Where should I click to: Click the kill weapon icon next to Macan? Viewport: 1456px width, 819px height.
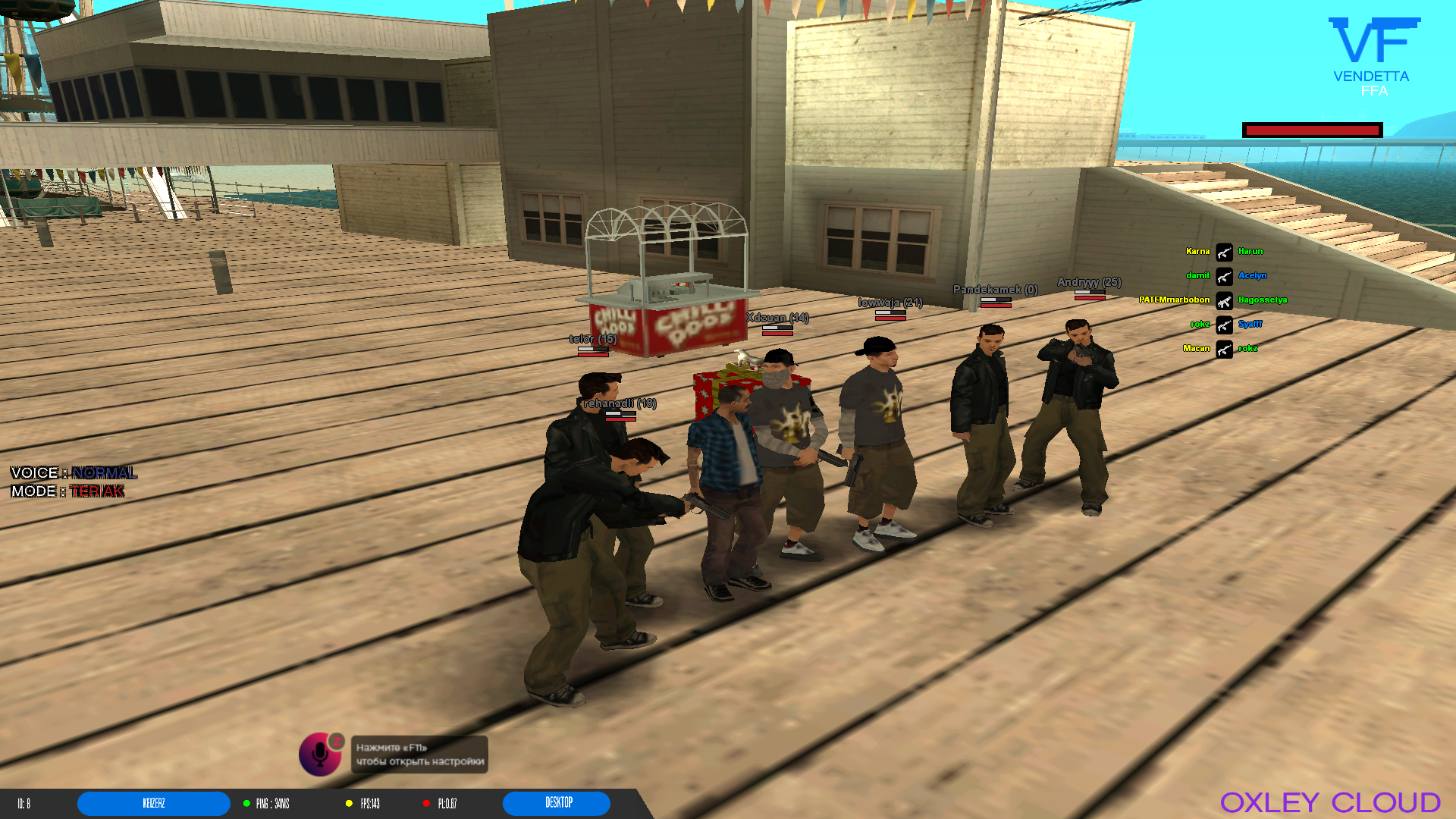coord(1224,348)
